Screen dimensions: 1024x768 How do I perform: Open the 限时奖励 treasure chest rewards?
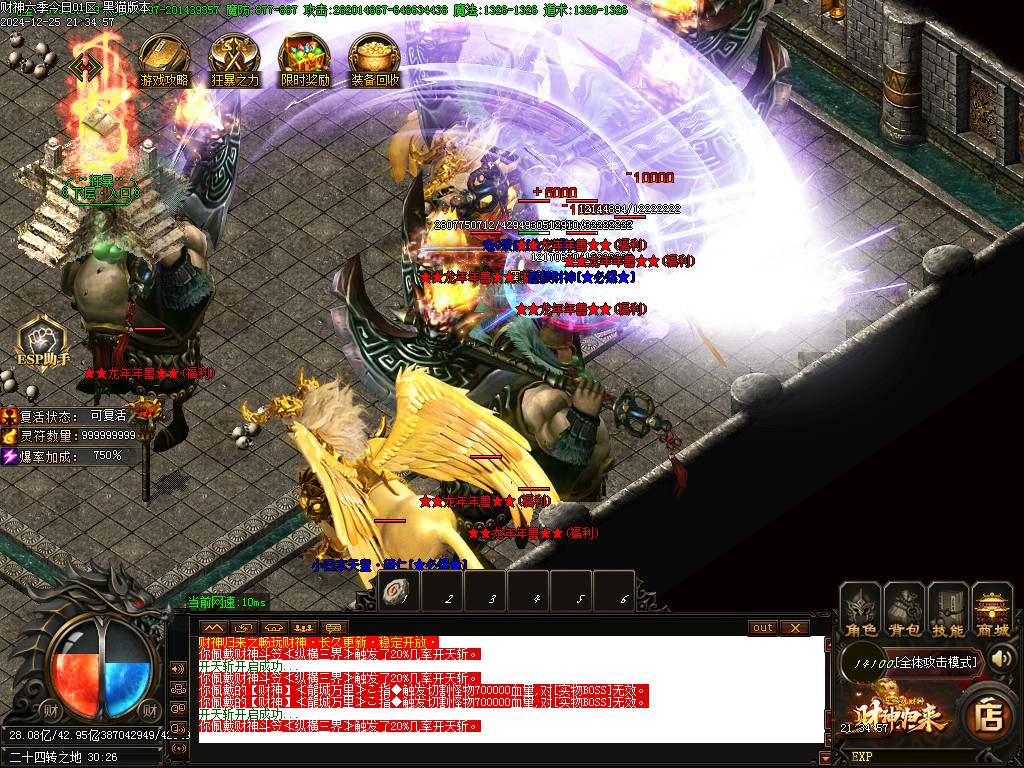305,59
